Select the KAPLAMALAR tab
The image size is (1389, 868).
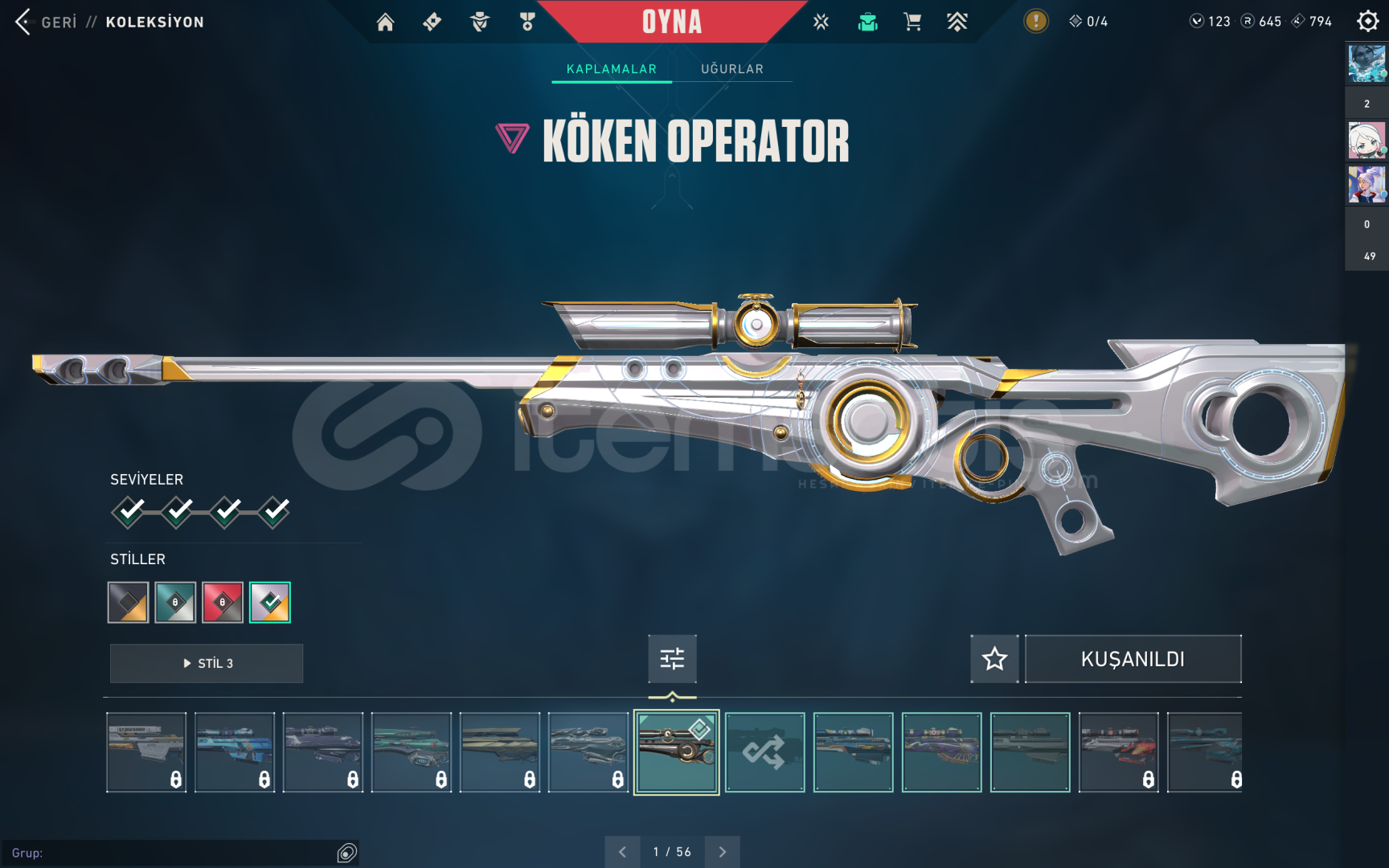[611, 69]
